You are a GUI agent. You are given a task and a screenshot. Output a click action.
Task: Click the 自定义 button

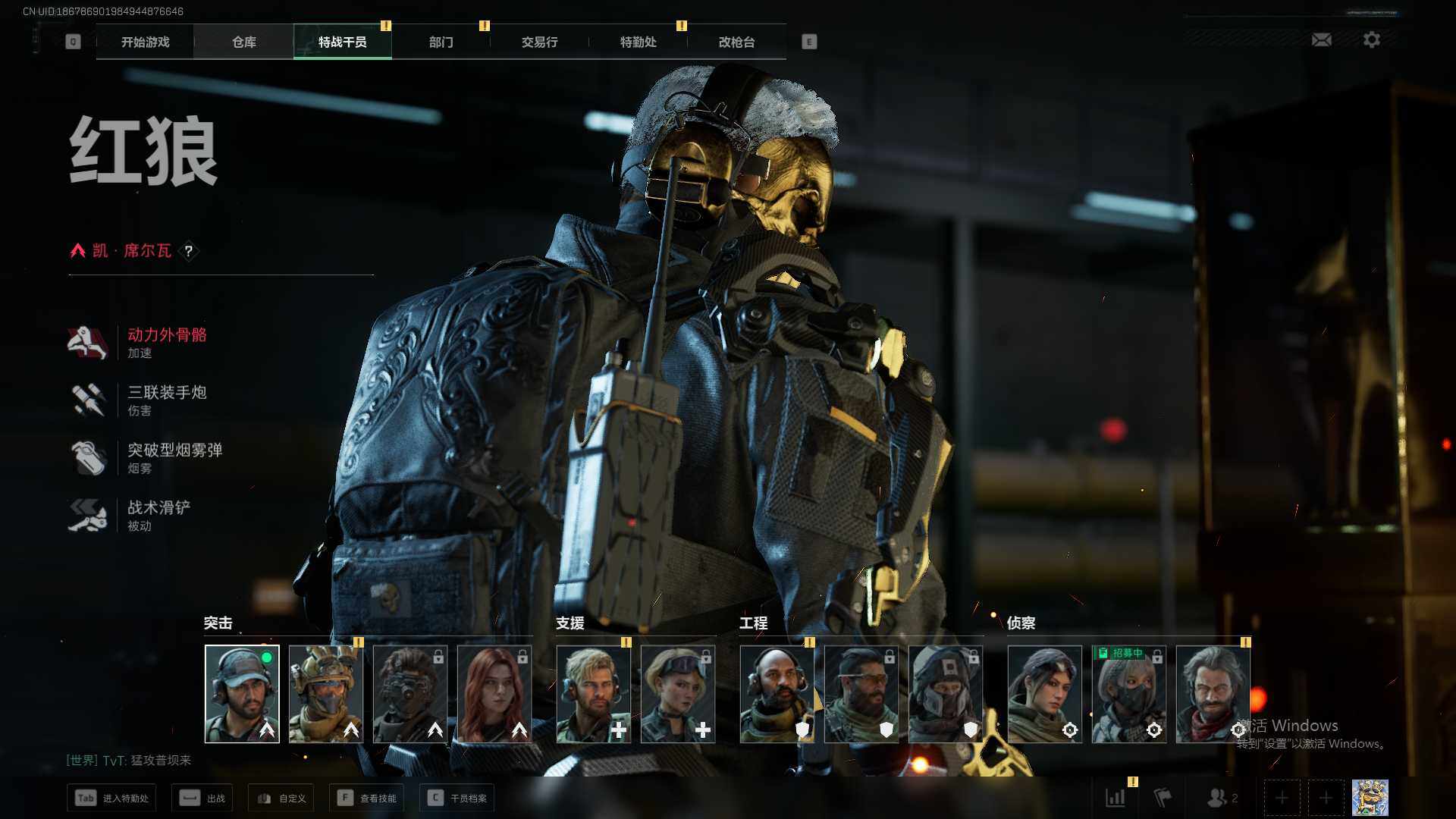tap(281, 798)
